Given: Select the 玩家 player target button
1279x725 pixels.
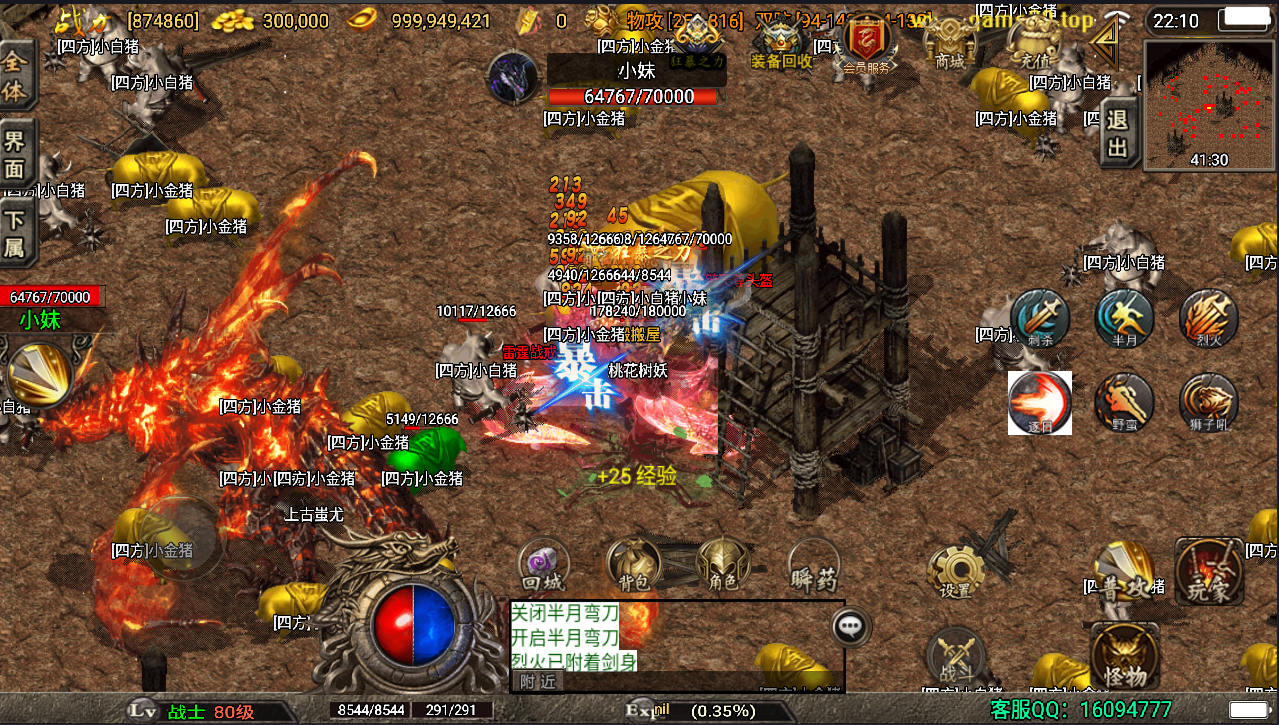Looking at the screenshot, I should pos(1208,571).
